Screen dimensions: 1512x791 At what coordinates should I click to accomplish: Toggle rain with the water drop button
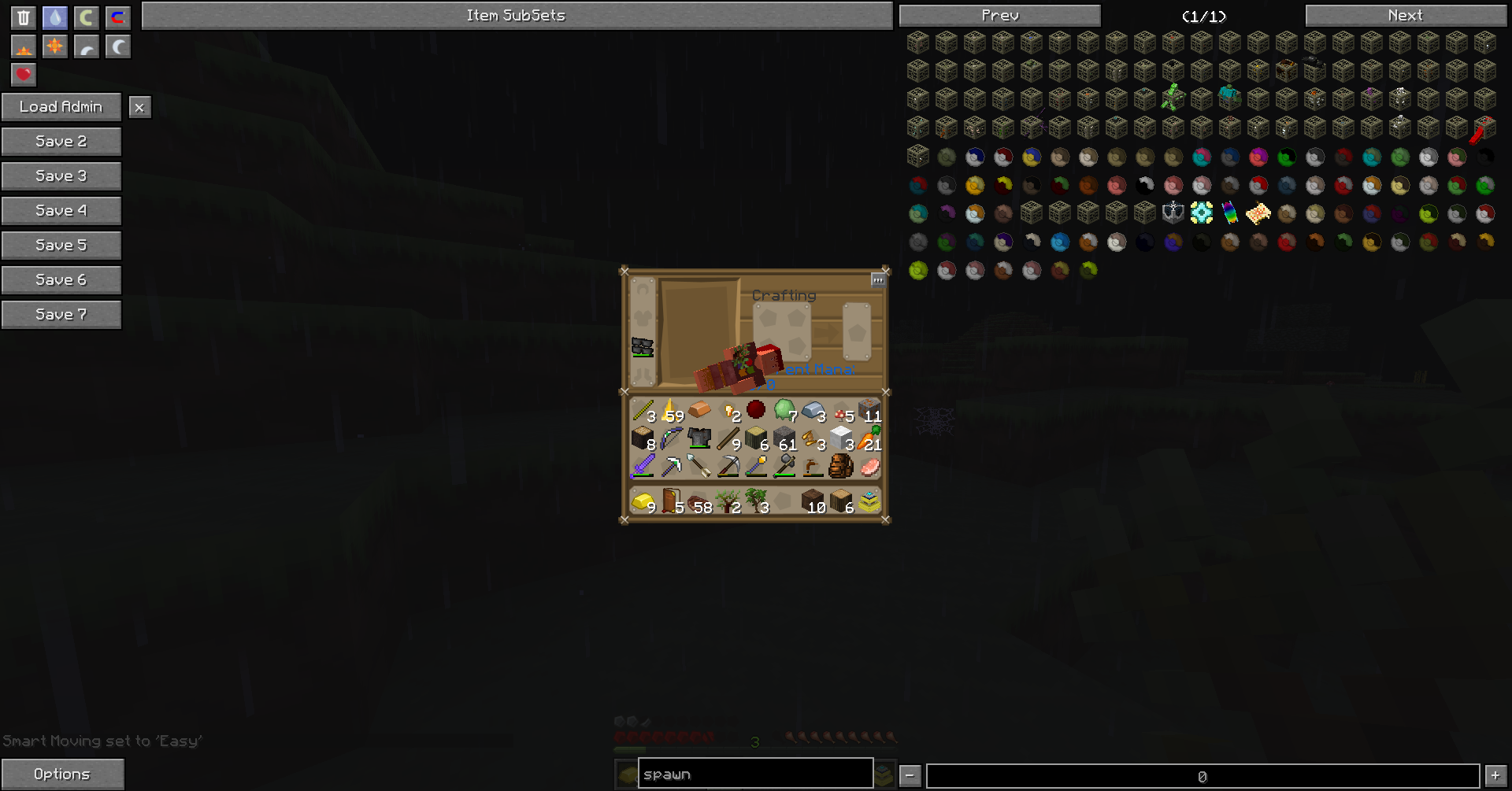(x=55, y=17)
